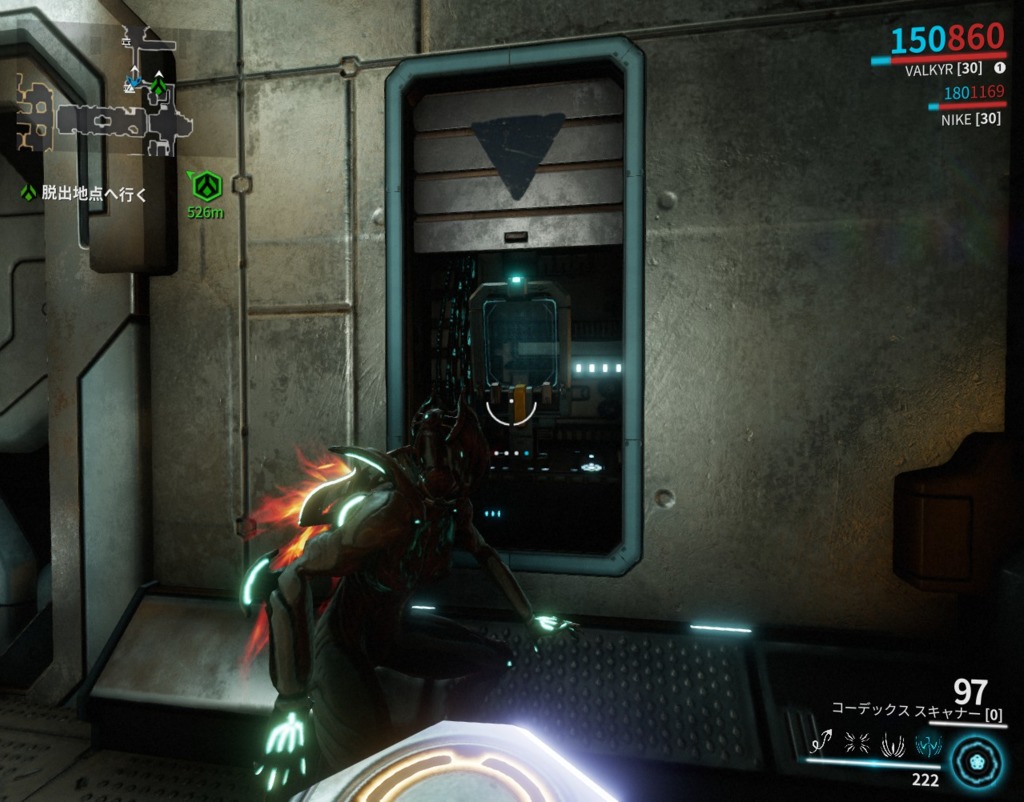The image size is (1024, 802).
Task: Click the green extraction waypoint marker
Action: tap(206, 185)
